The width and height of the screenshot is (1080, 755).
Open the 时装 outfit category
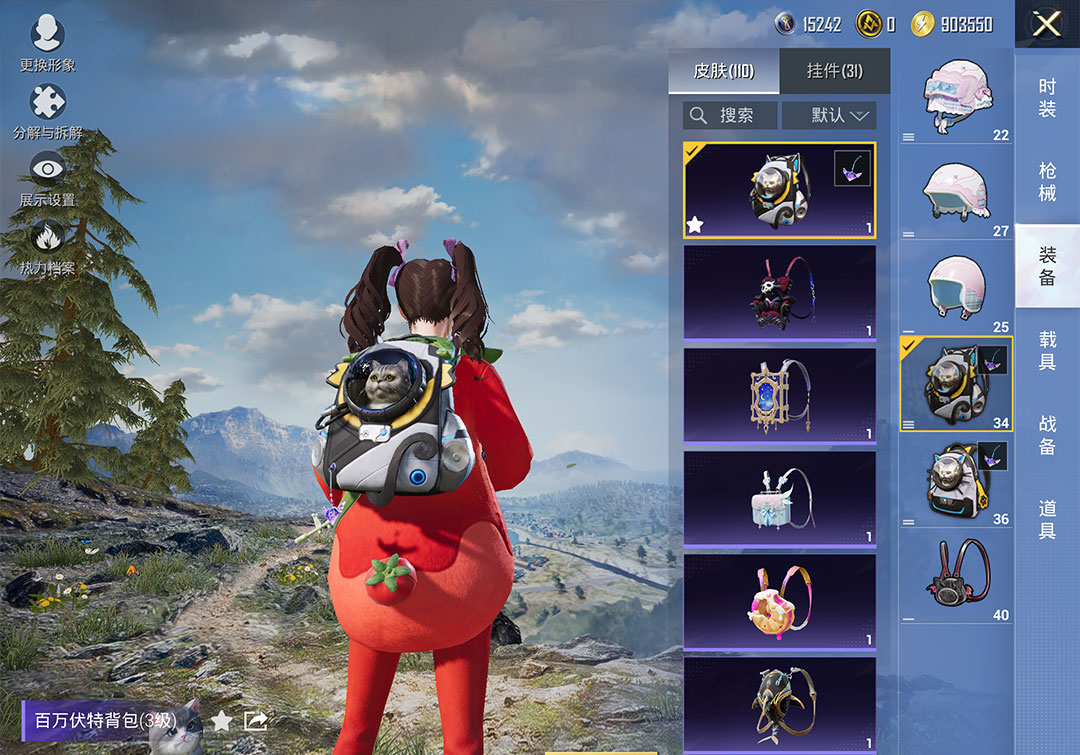coord(1047,97)
